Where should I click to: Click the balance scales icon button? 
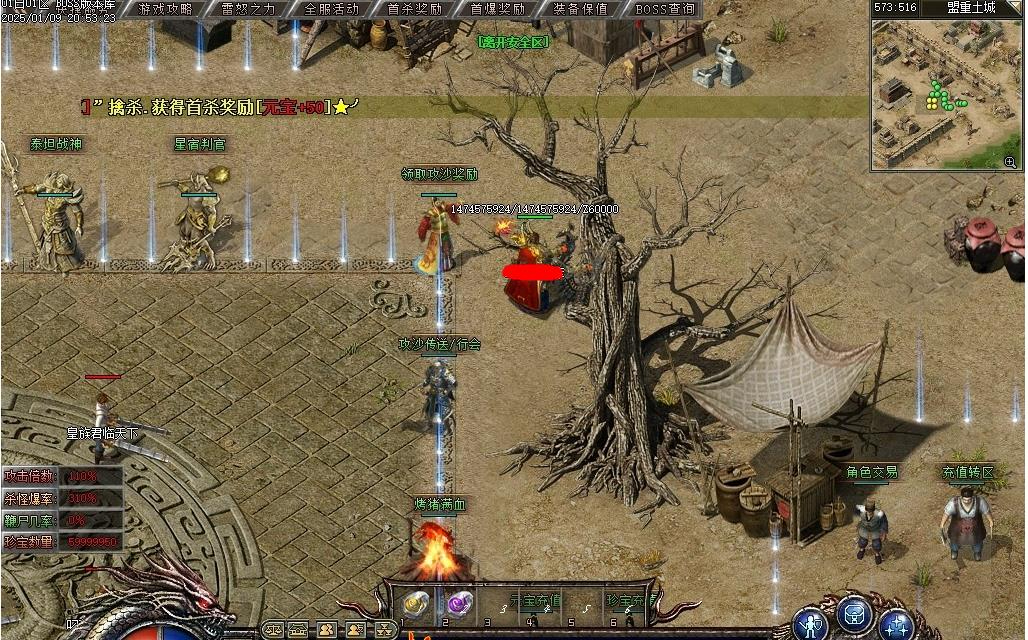coord(271,630)
